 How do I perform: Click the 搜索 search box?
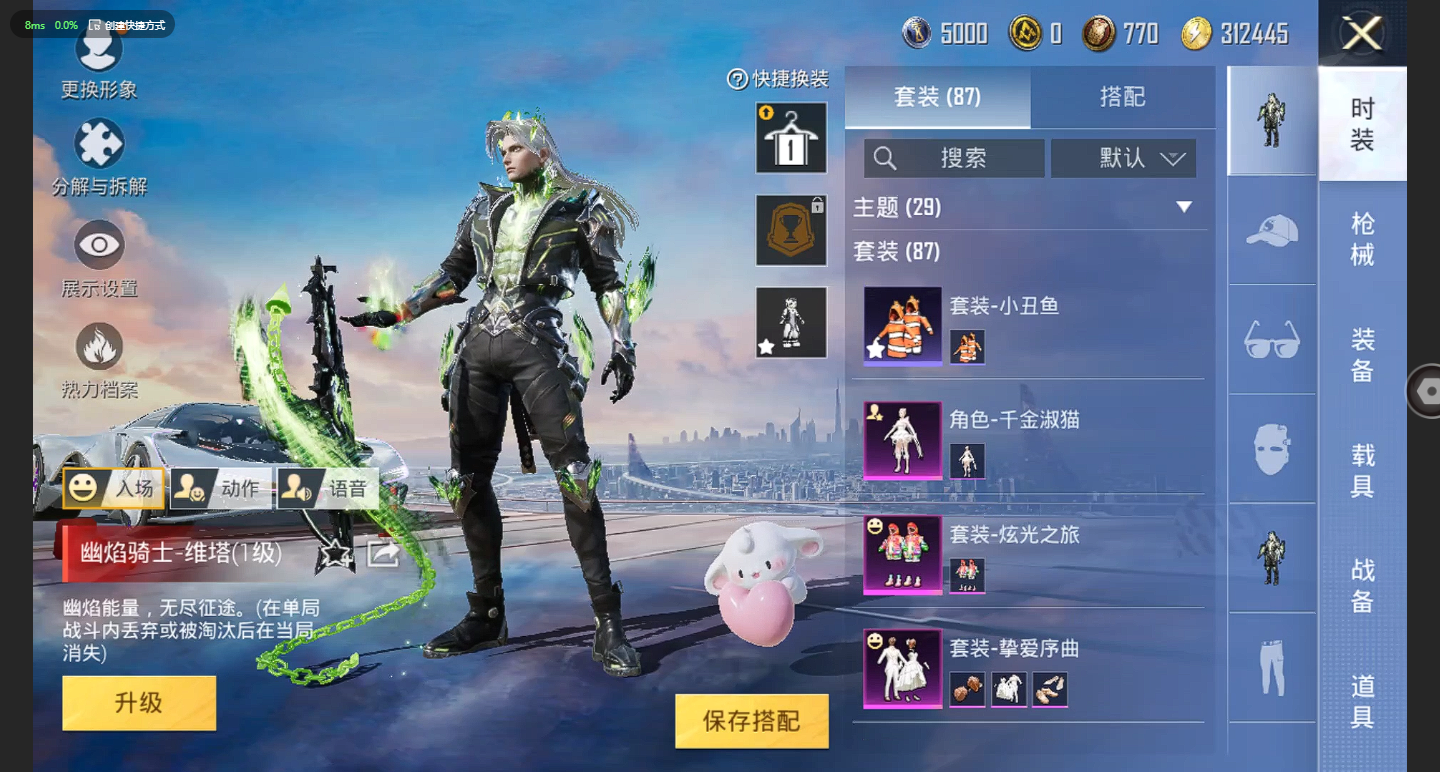954,158
